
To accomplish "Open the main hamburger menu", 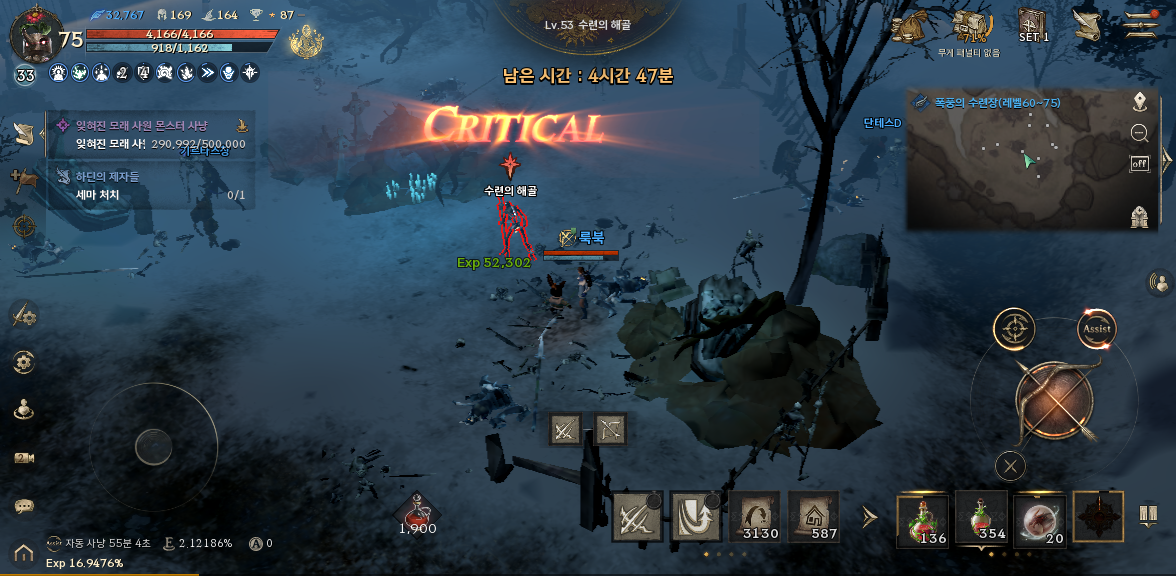I will [1139, 24].
